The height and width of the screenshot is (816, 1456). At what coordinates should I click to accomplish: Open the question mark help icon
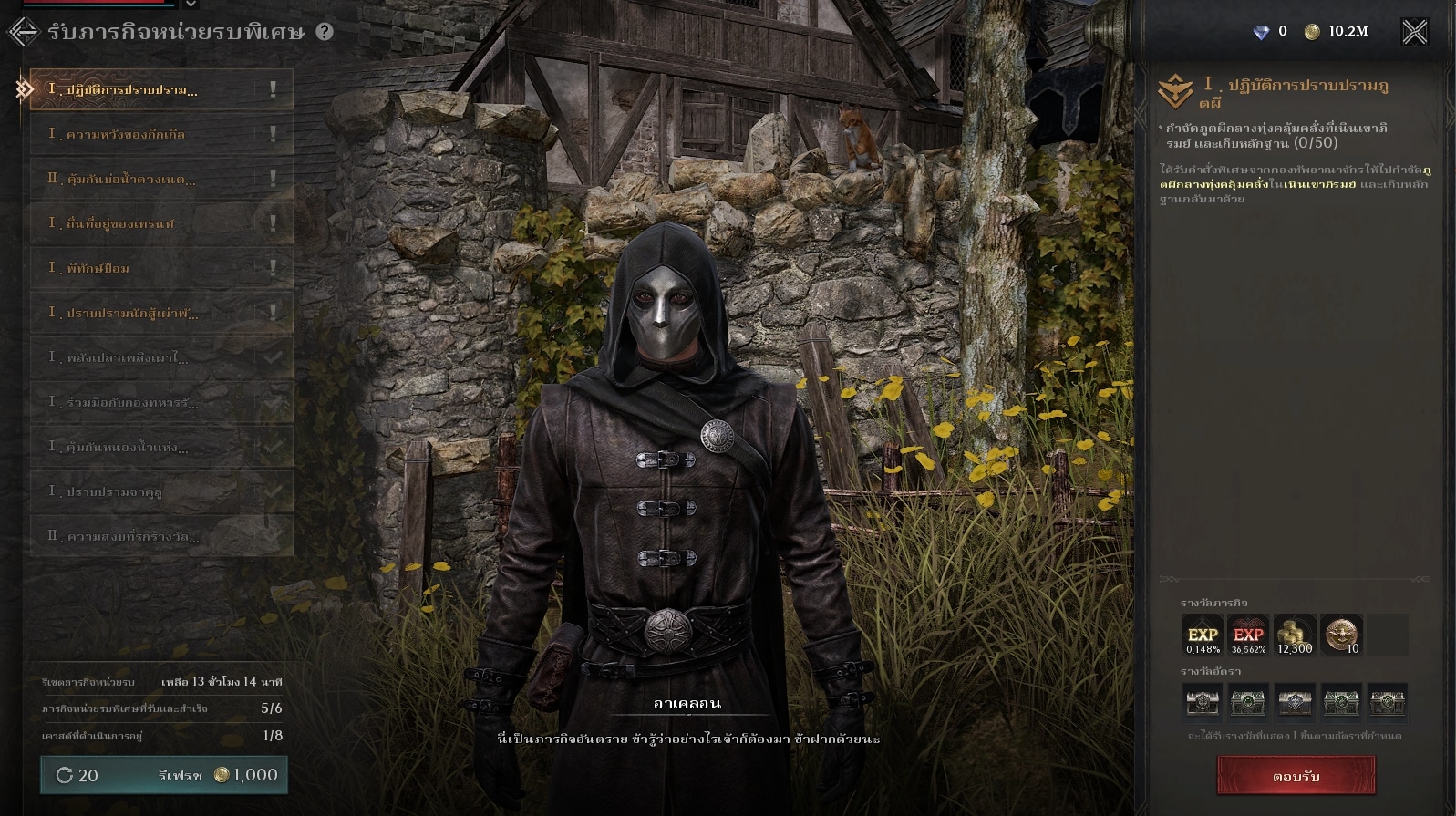pos(325,32)
